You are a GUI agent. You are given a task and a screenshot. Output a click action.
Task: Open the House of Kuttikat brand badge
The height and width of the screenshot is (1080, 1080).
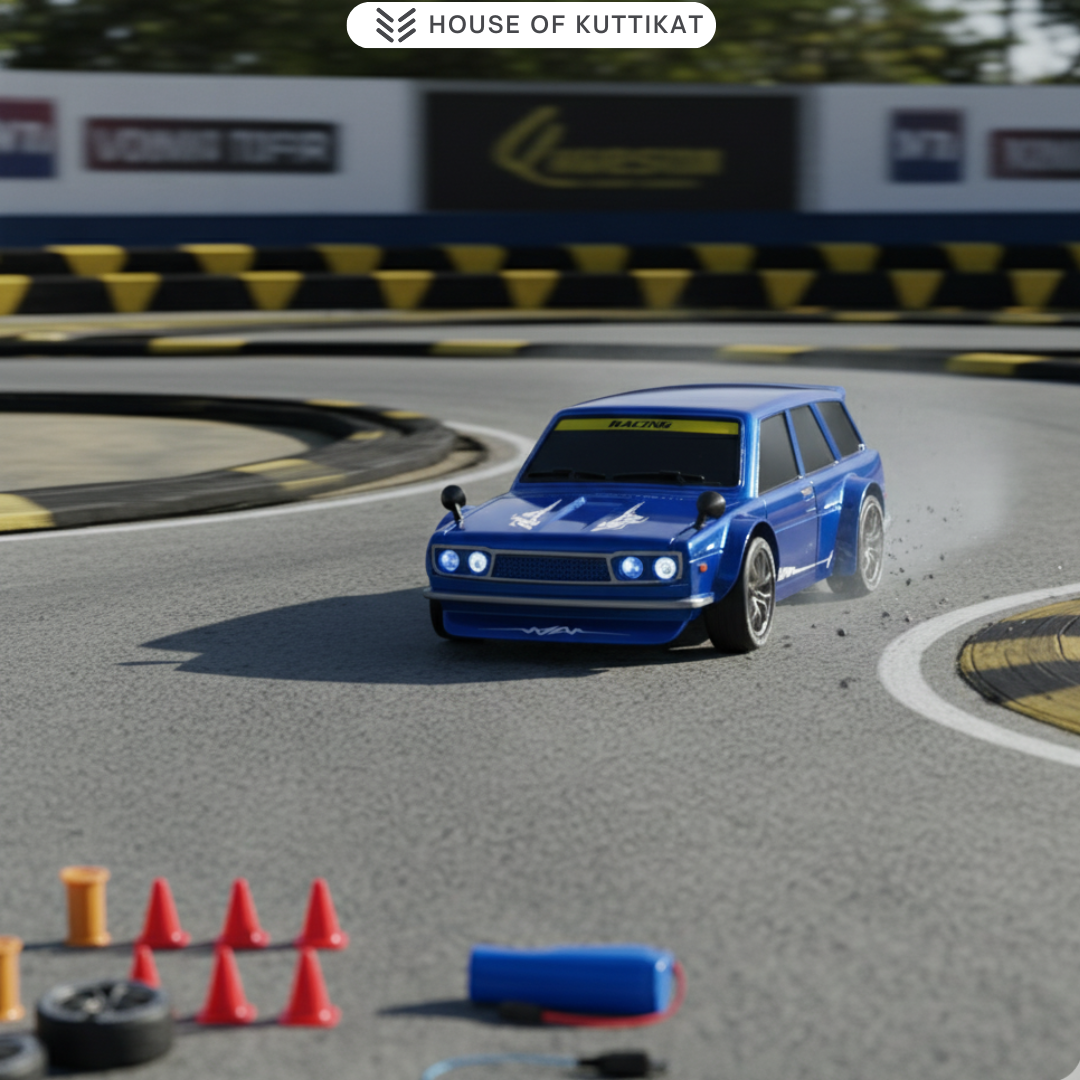[x=531, y=25]
